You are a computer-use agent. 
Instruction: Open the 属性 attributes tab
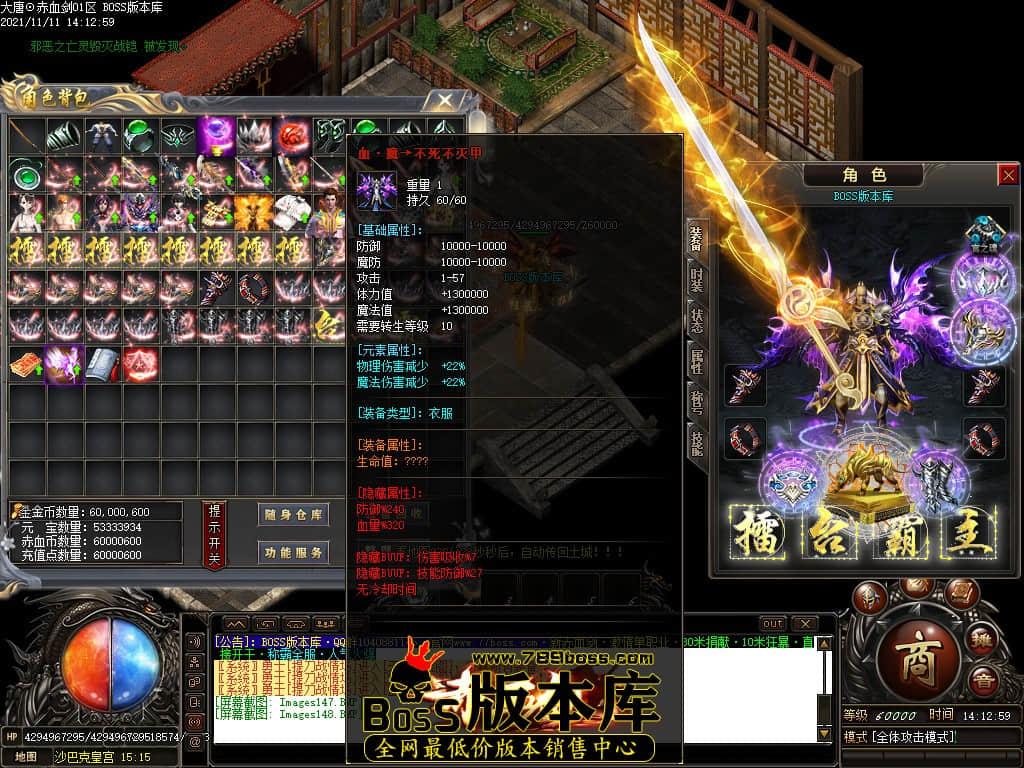[x=697, y=360]
